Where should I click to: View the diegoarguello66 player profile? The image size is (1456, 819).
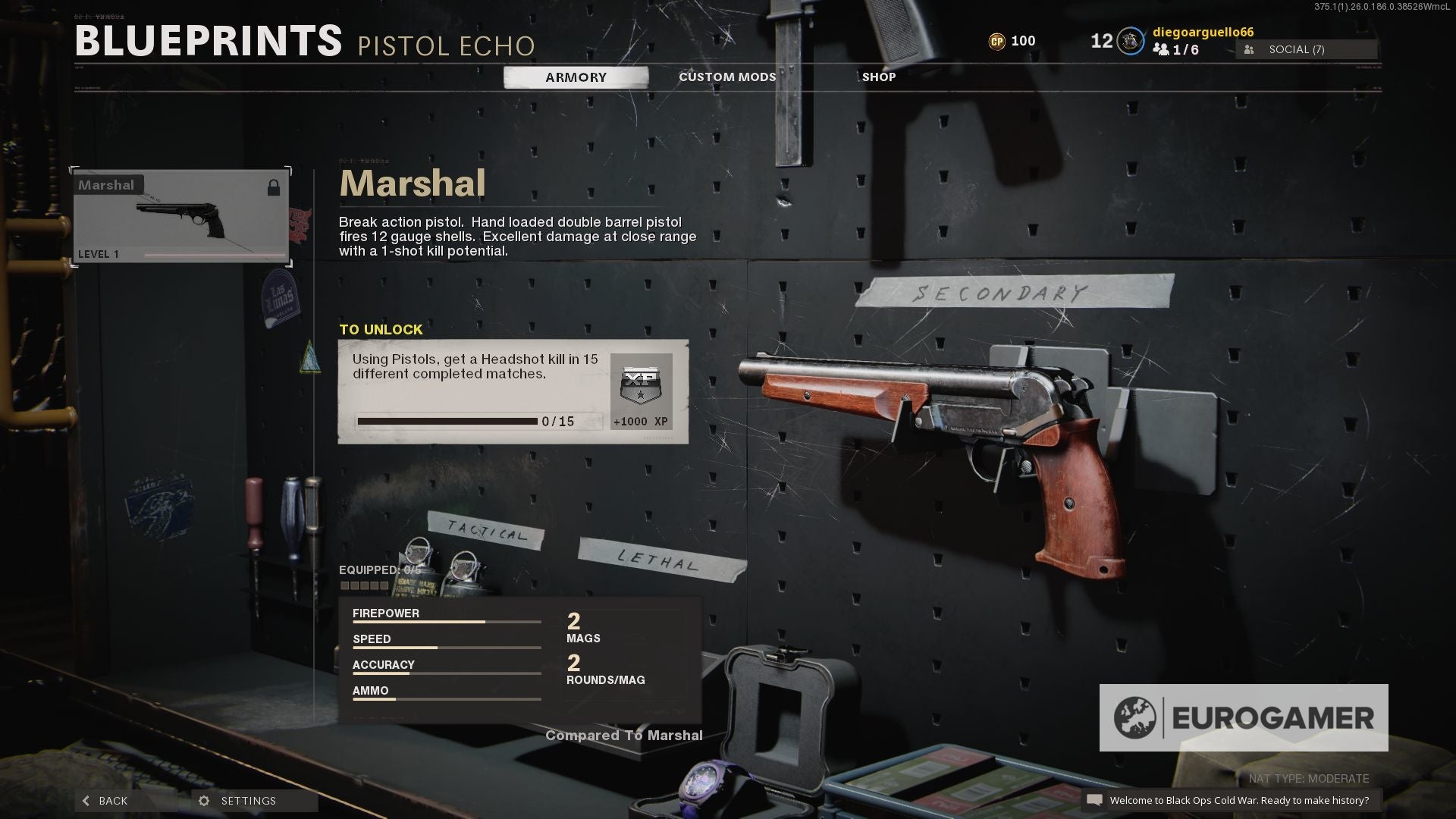(x=1202, y=33)
